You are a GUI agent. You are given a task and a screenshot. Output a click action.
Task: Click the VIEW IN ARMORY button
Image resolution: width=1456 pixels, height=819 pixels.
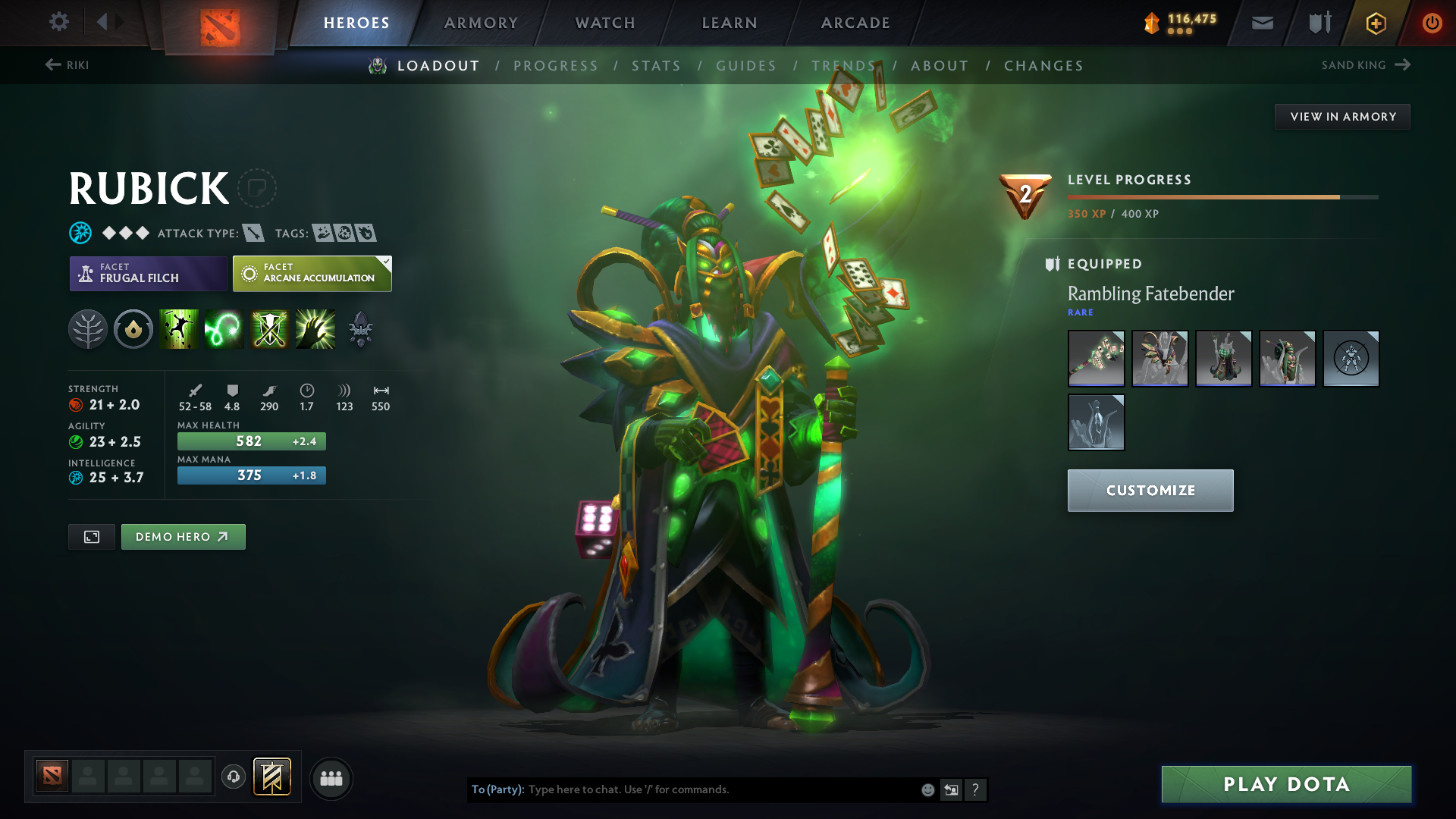click(x=1342, y=116)
